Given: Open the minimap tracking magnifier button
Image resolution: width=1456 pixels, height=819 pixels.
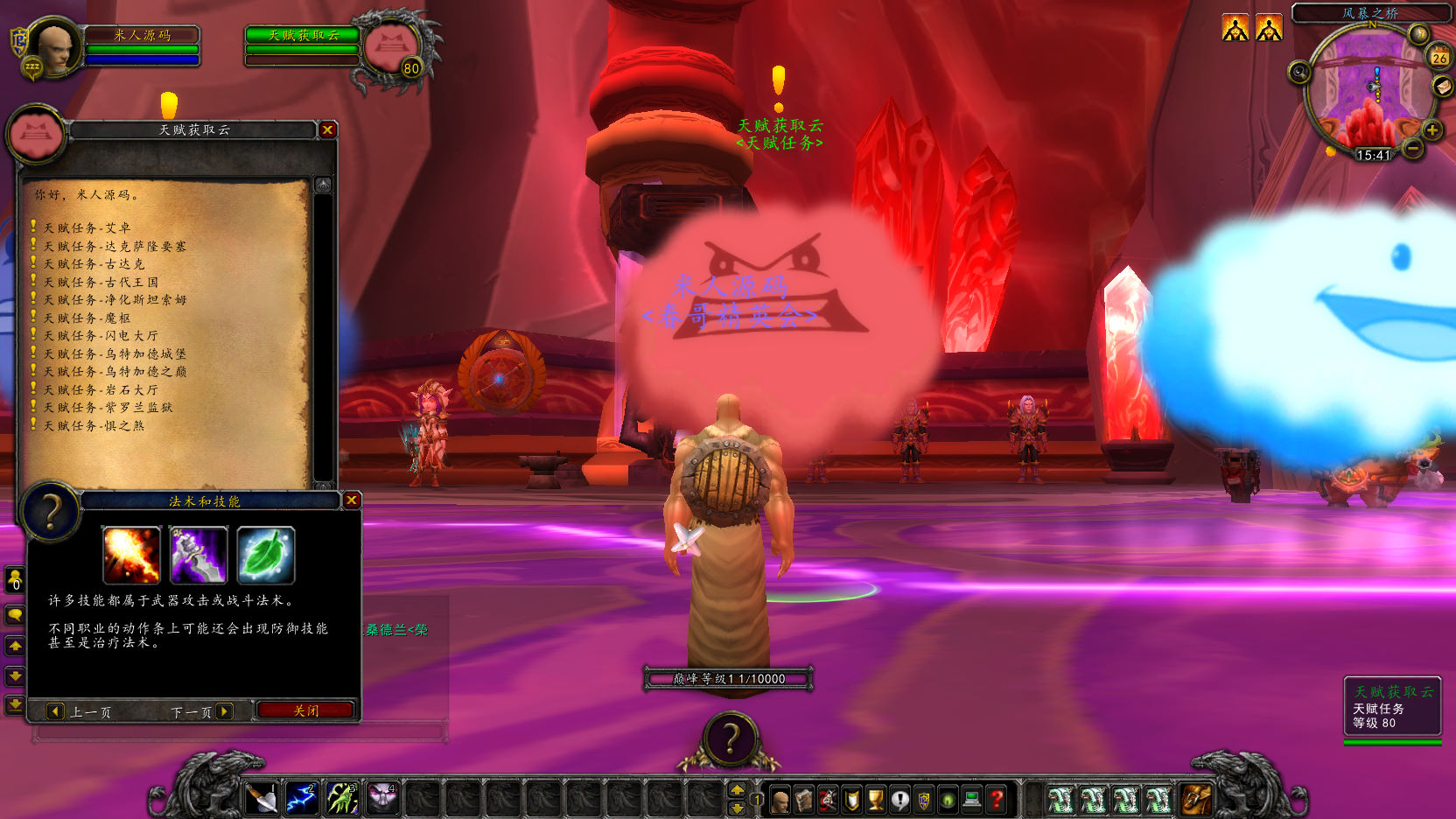Looking at the screenshot, I should click(1299, 72).
